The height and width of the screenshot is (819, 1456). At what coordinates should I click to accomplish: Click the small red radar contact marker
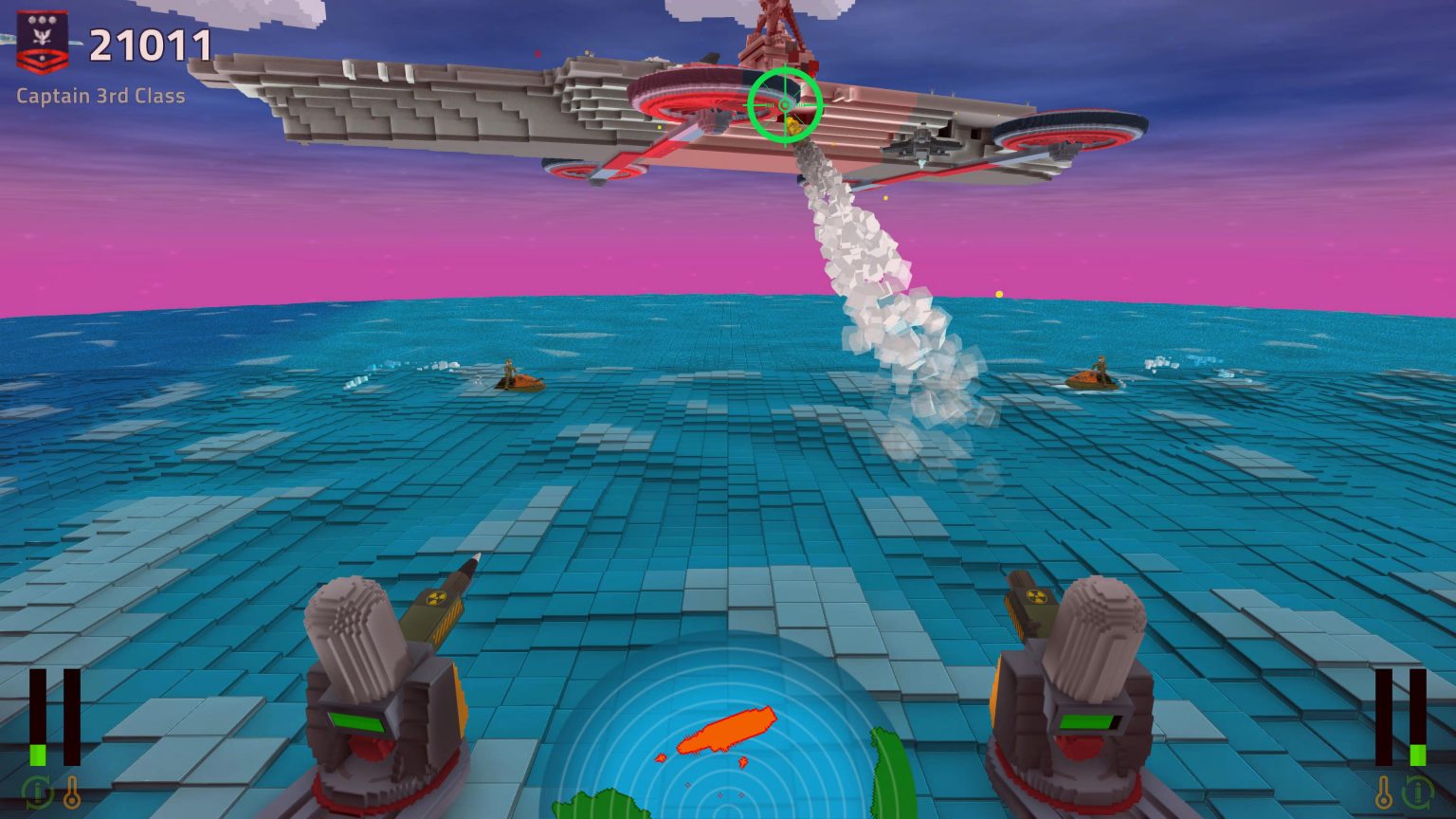tap(659, 758)
